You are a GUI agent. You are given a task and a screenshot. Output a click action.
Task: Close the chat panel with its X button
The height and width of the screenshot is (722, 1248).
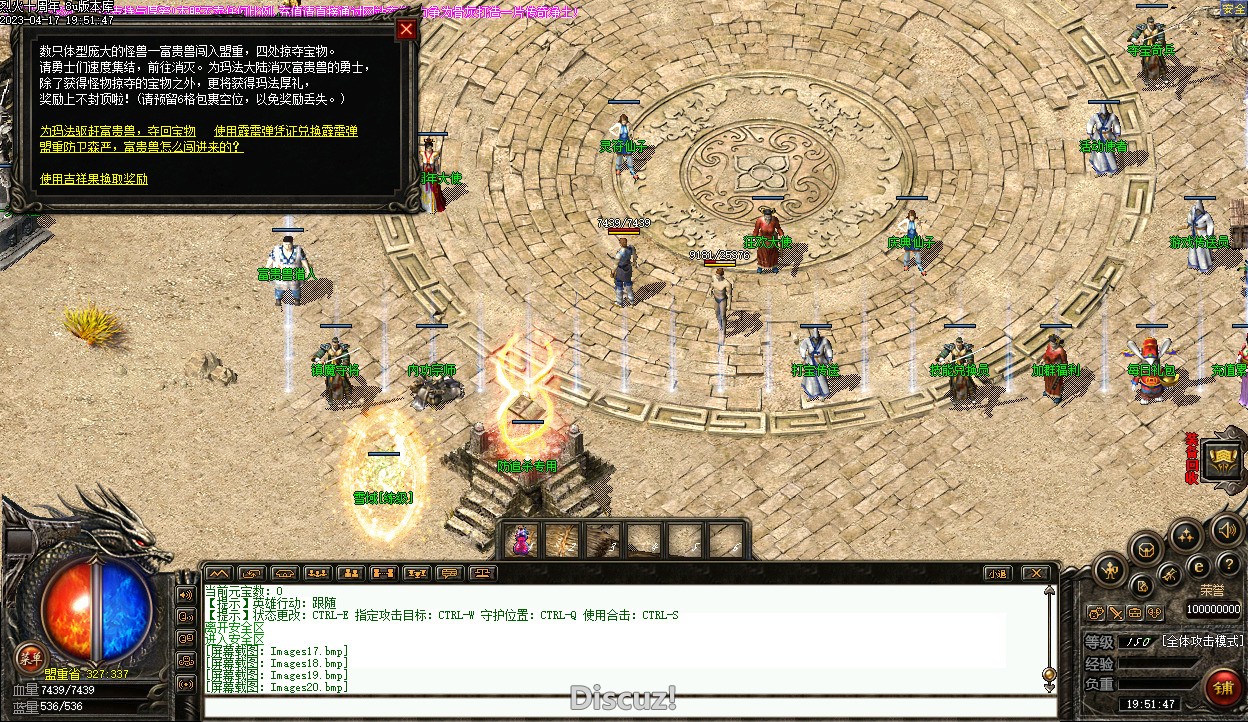pyautogui.click(x=1035, y=573)
